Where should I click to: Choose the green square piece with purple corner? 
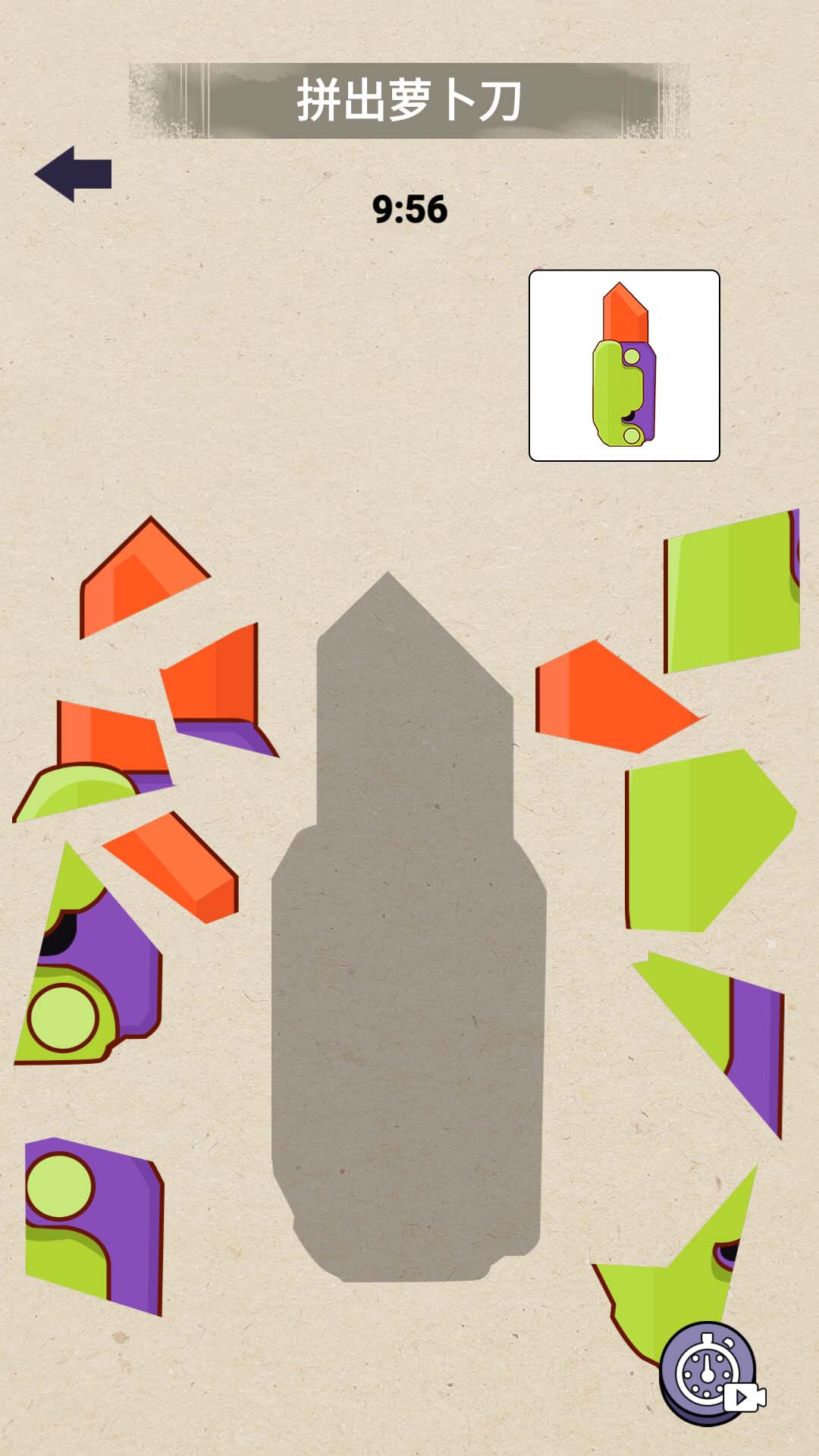point(732,591)
